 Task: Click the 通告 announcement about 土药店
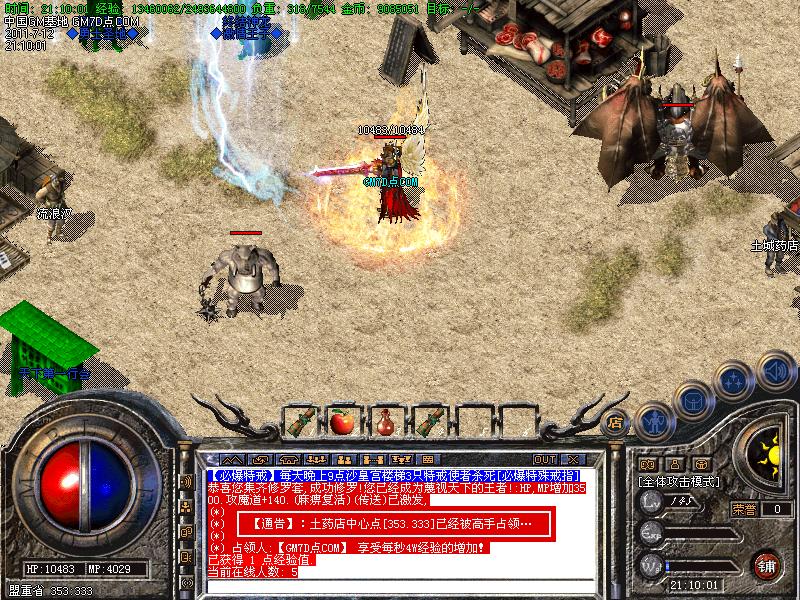point(386,524)
